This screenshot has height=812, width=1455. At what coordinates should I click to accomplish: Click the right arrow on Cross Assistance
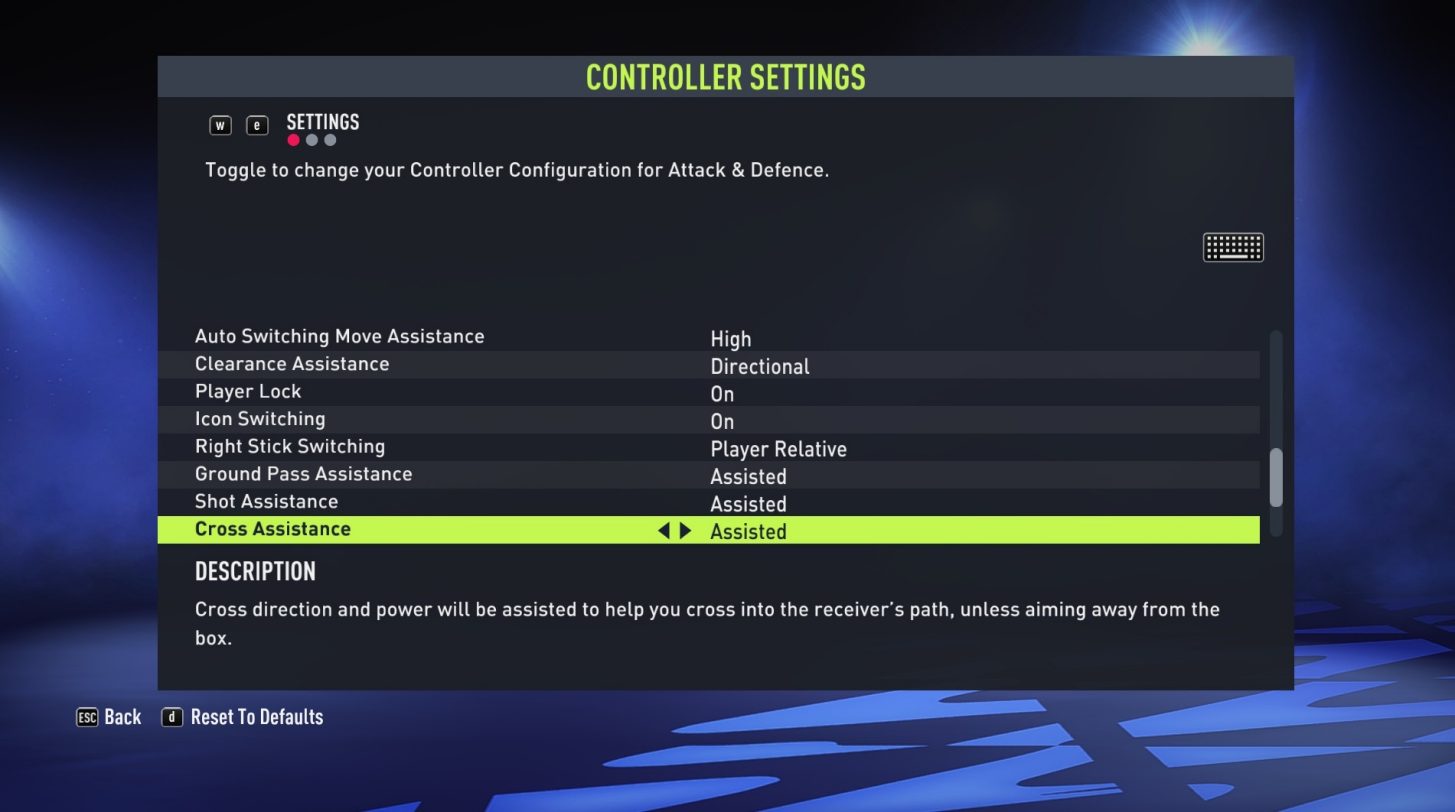click(x=685, y=531)
